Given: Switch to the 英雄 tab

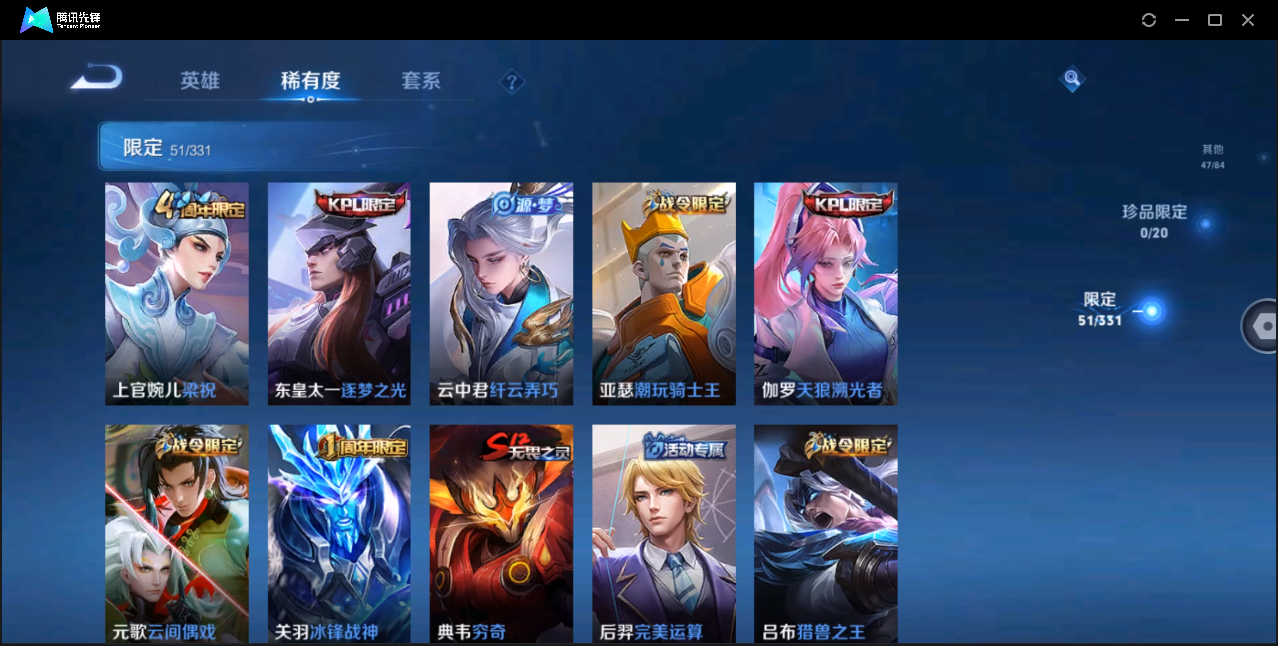Looking at the screenshot, I should (x=200, y=81).
